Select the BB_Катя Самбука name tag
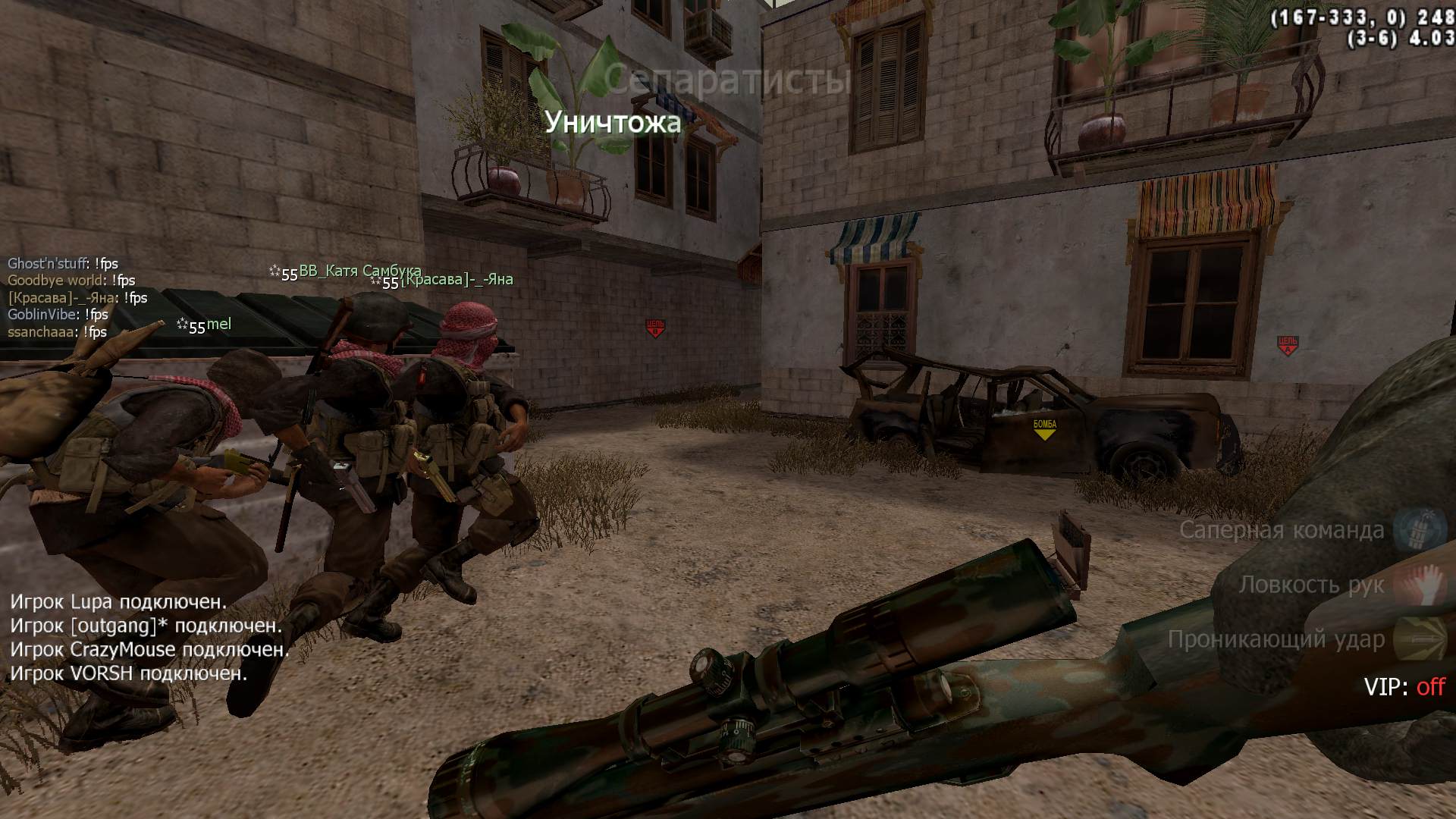The image size is (1456, 819). pyautogui.click(x=359, y=271)
